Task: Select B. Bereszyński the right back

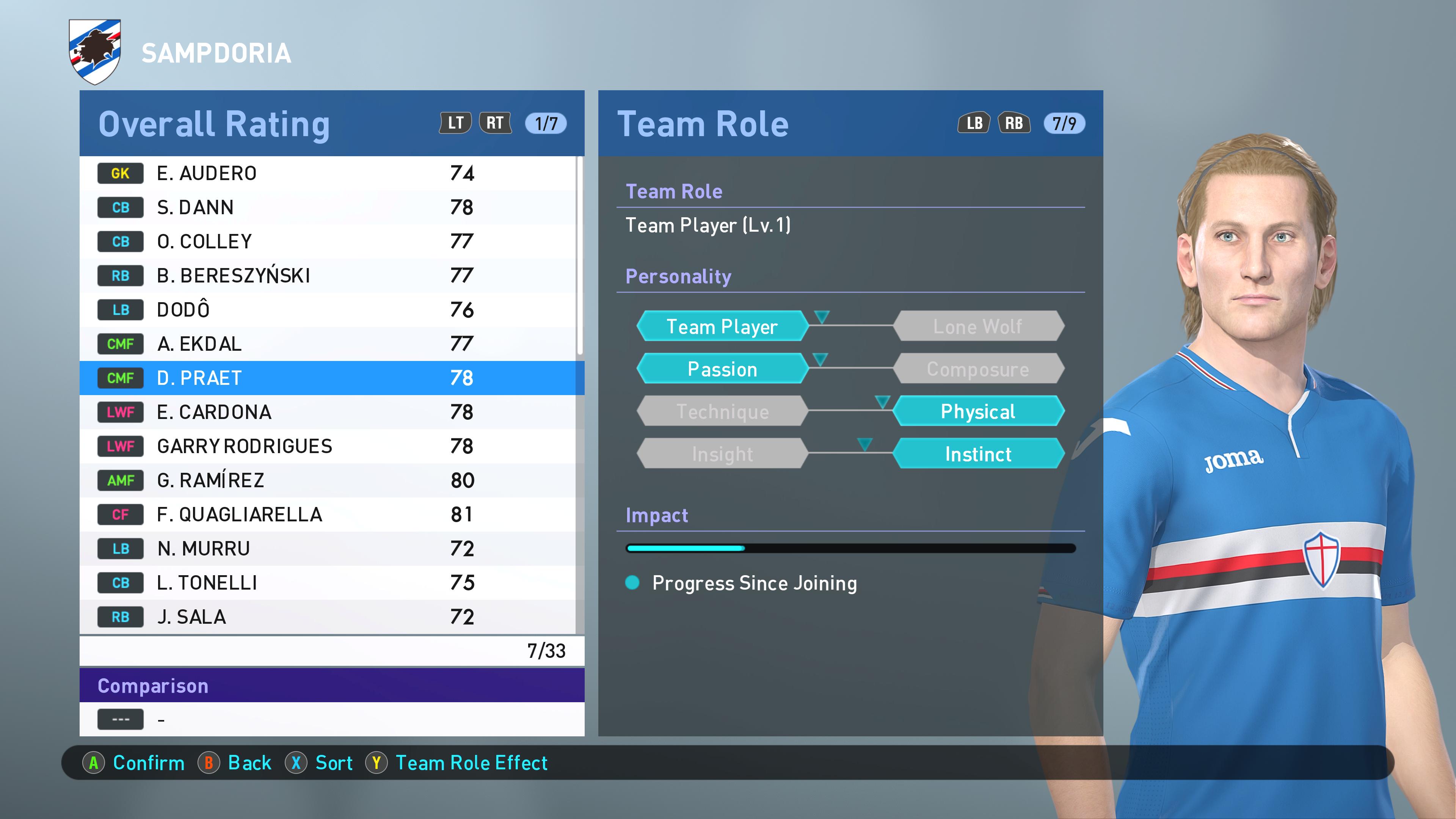Action: [x=328, y=276]
